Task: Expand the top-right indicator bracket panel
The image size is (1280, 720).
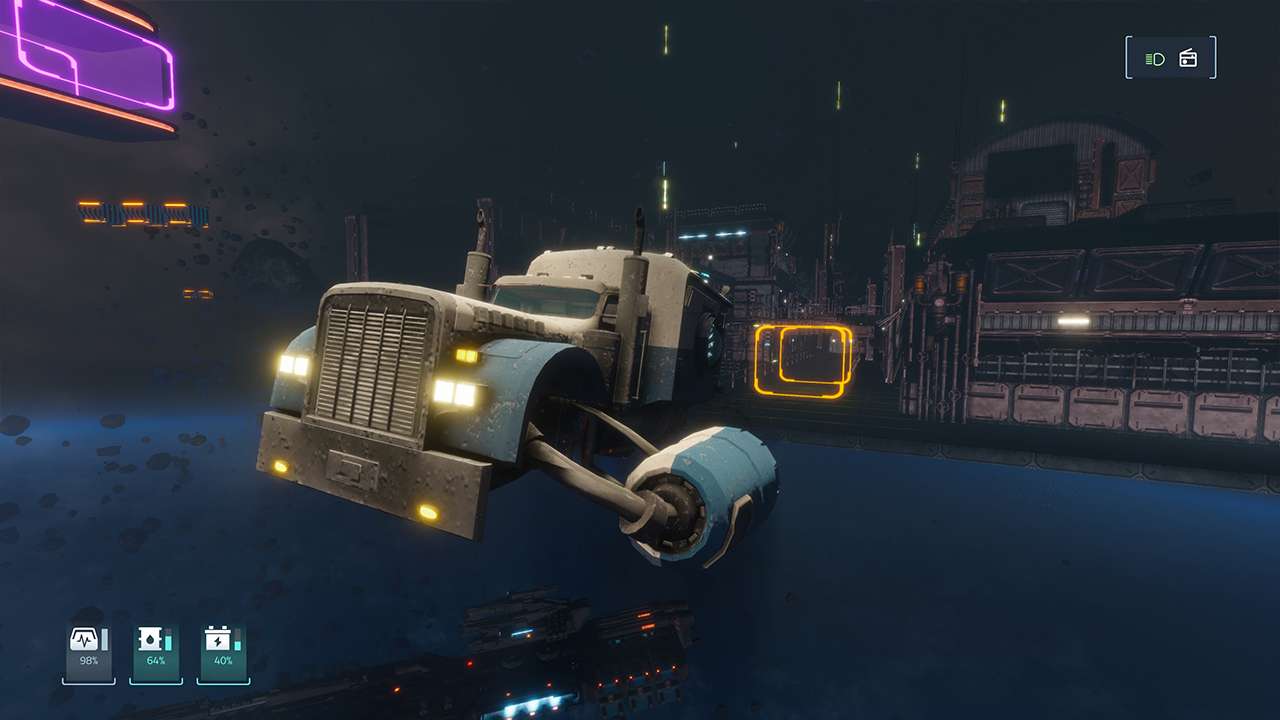Action: (1170, 57)
